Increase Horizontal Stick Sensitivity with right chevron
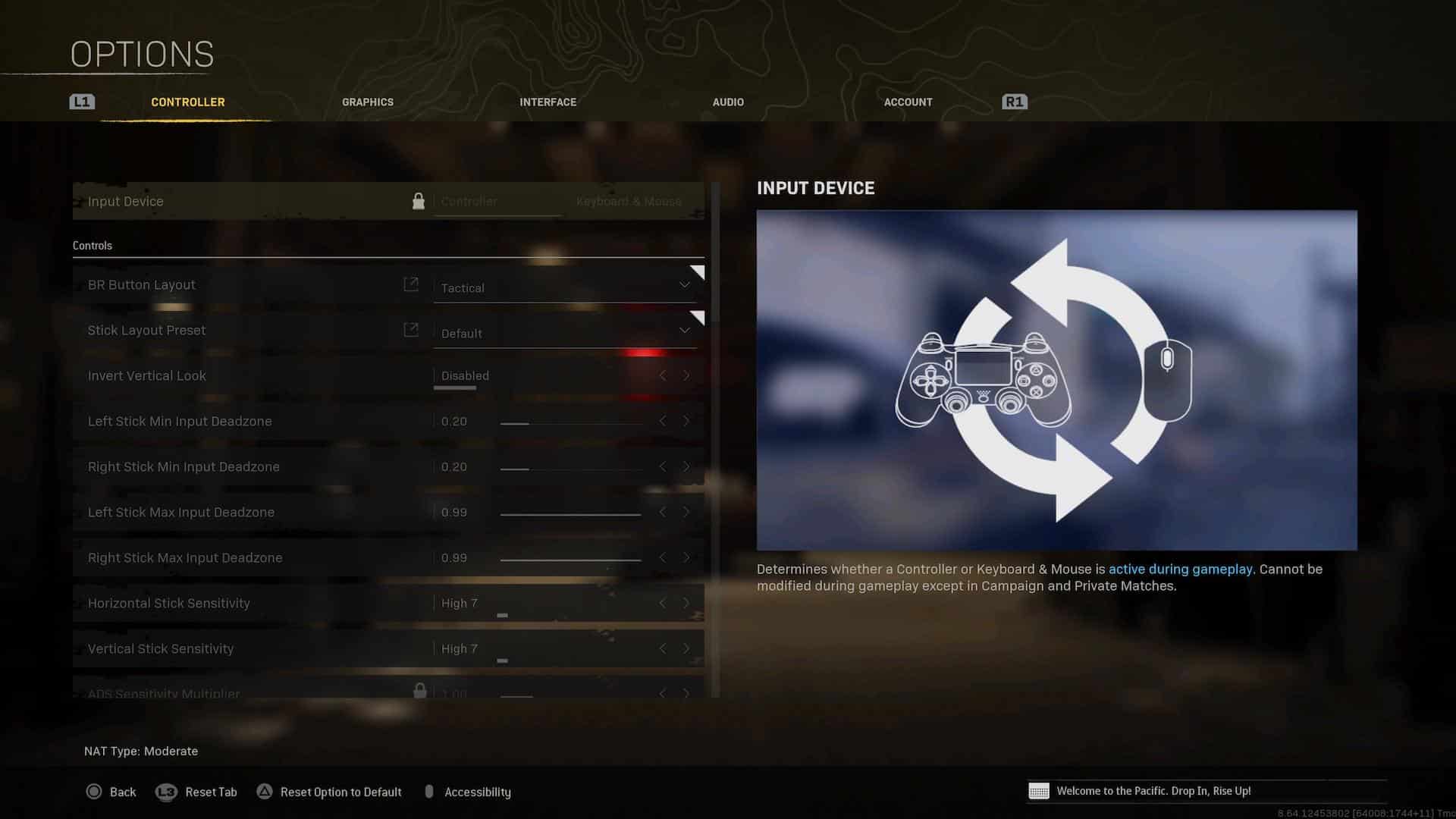The image size is (1456, 819). coord(686,603)
